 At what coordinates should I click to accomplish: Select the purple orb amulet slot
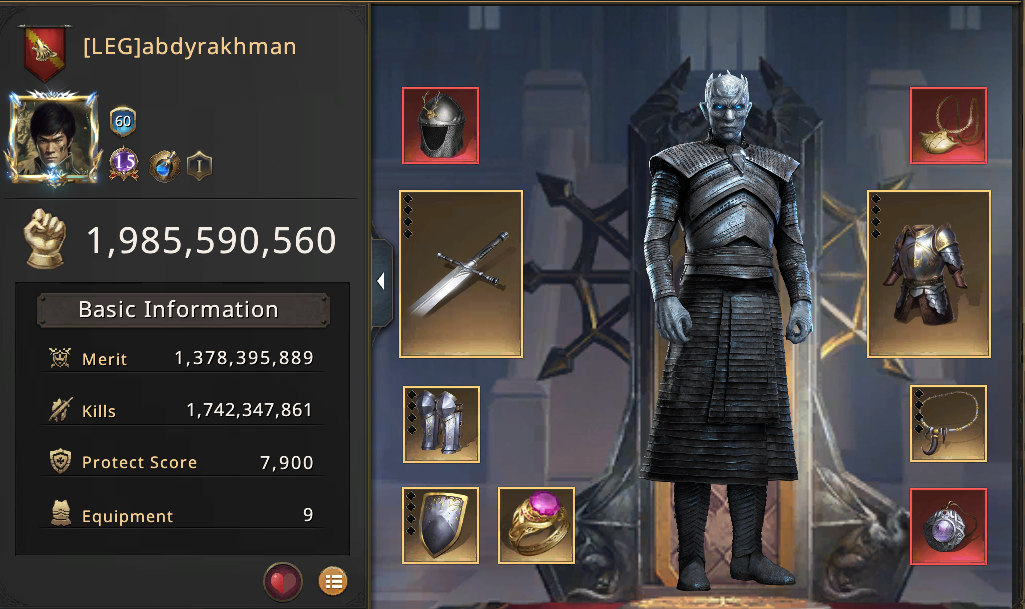pyautogui.click(x=948, y=525)
